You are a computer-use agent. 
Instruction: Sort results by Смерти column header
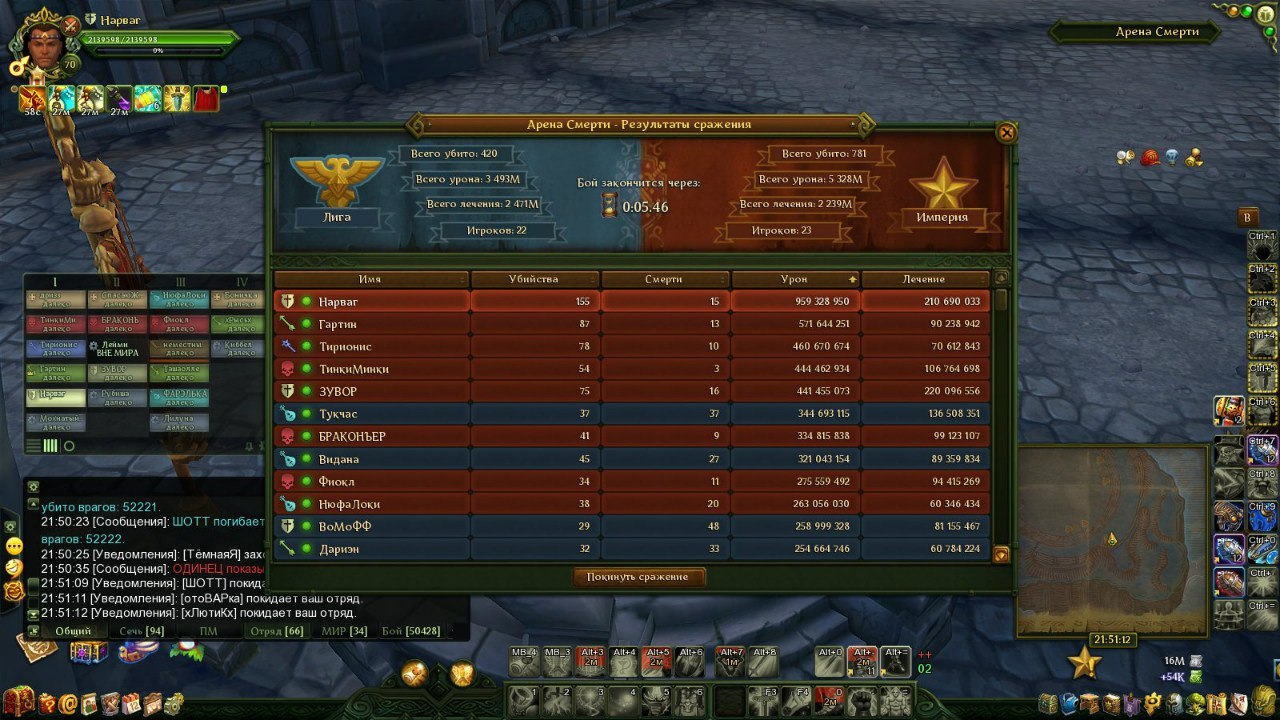click(x=663, y=279)
